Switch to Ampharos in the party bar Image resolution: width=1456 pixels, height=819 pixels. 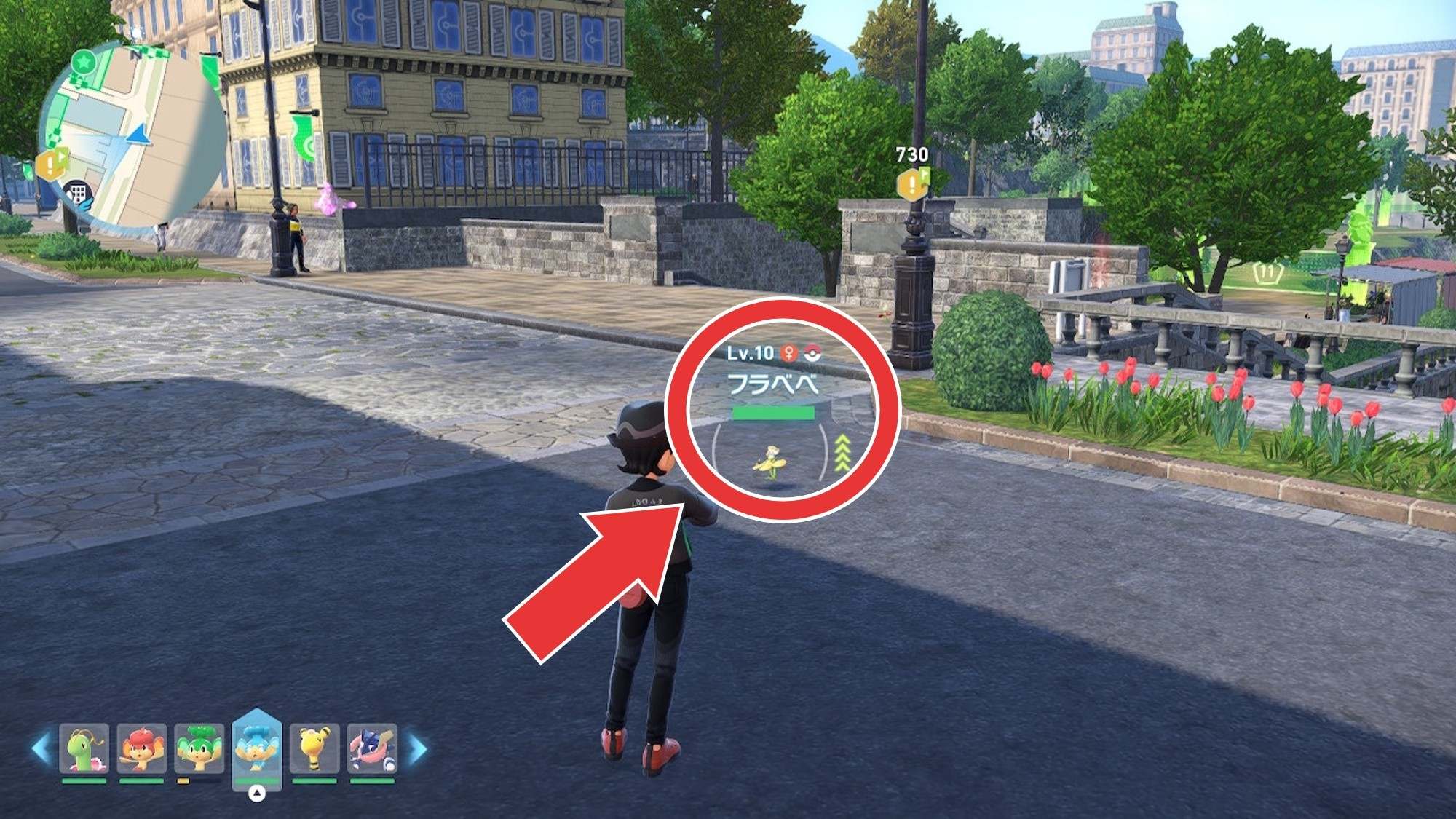tap(314, 748)
